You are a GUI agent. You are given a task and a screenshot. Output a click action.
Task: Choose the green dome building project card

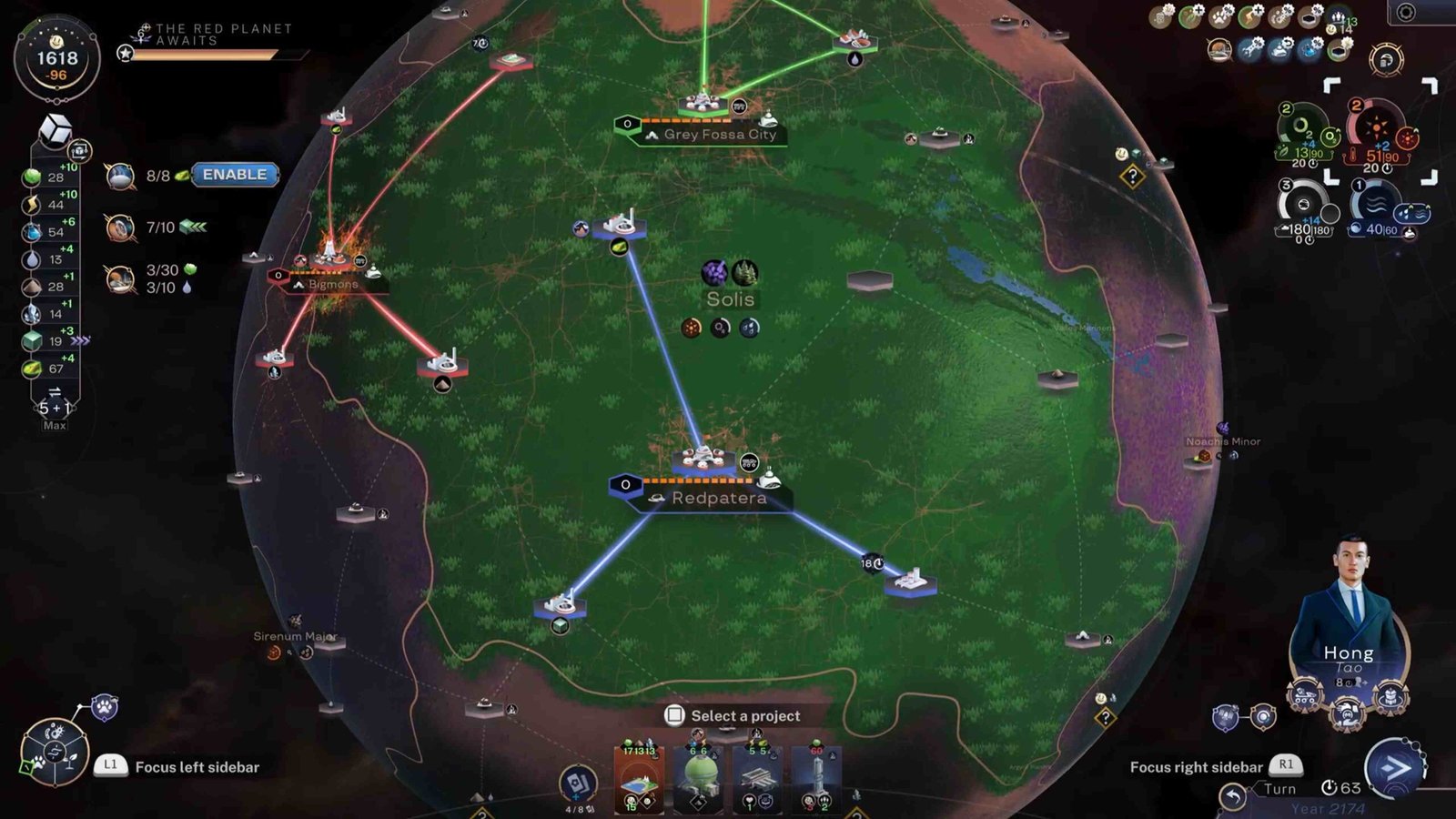pos(698,779)
